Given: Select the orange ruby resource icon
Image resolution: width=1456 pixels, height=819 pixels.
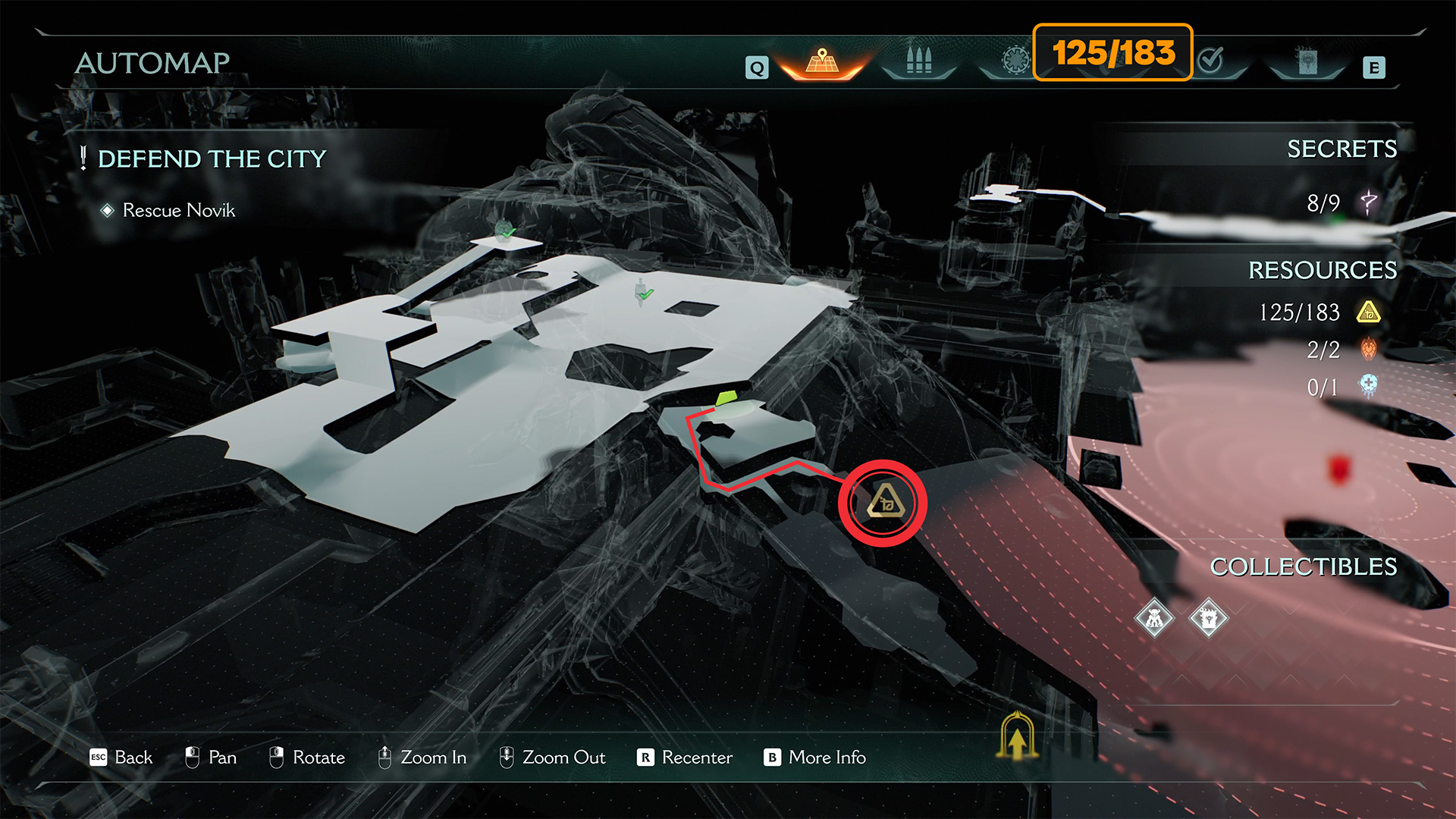Looking at the screenshot, I should coord(1368,349).
